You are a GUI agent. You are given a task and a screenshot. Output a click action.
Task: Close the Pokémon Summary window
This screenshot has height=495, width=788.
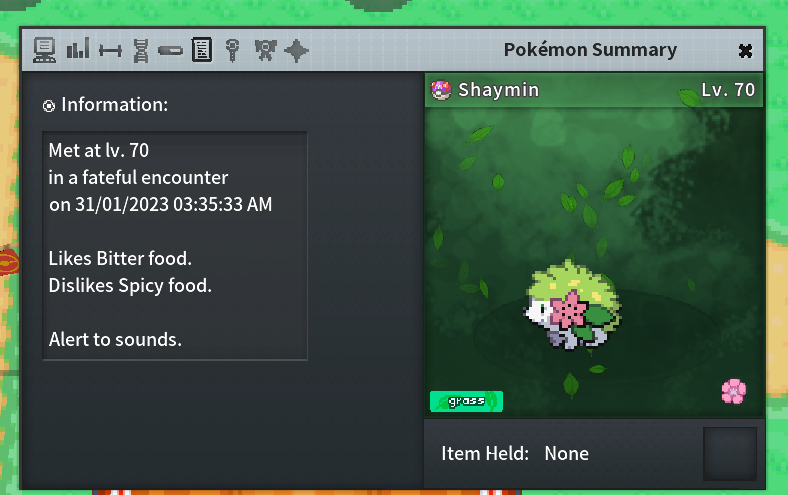(745, 50)
